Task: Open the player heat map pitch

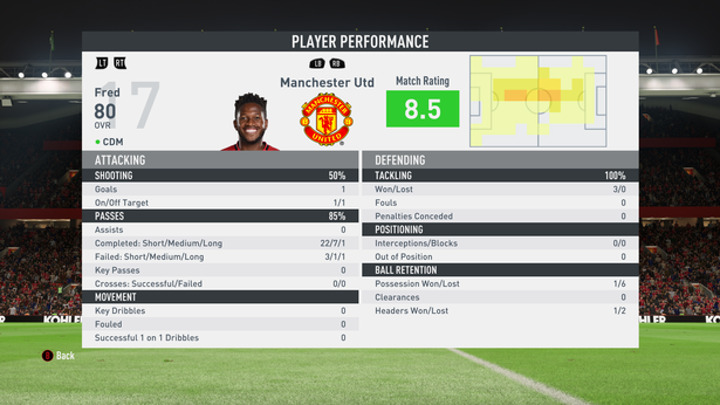Action: click(x=538, y=101)
